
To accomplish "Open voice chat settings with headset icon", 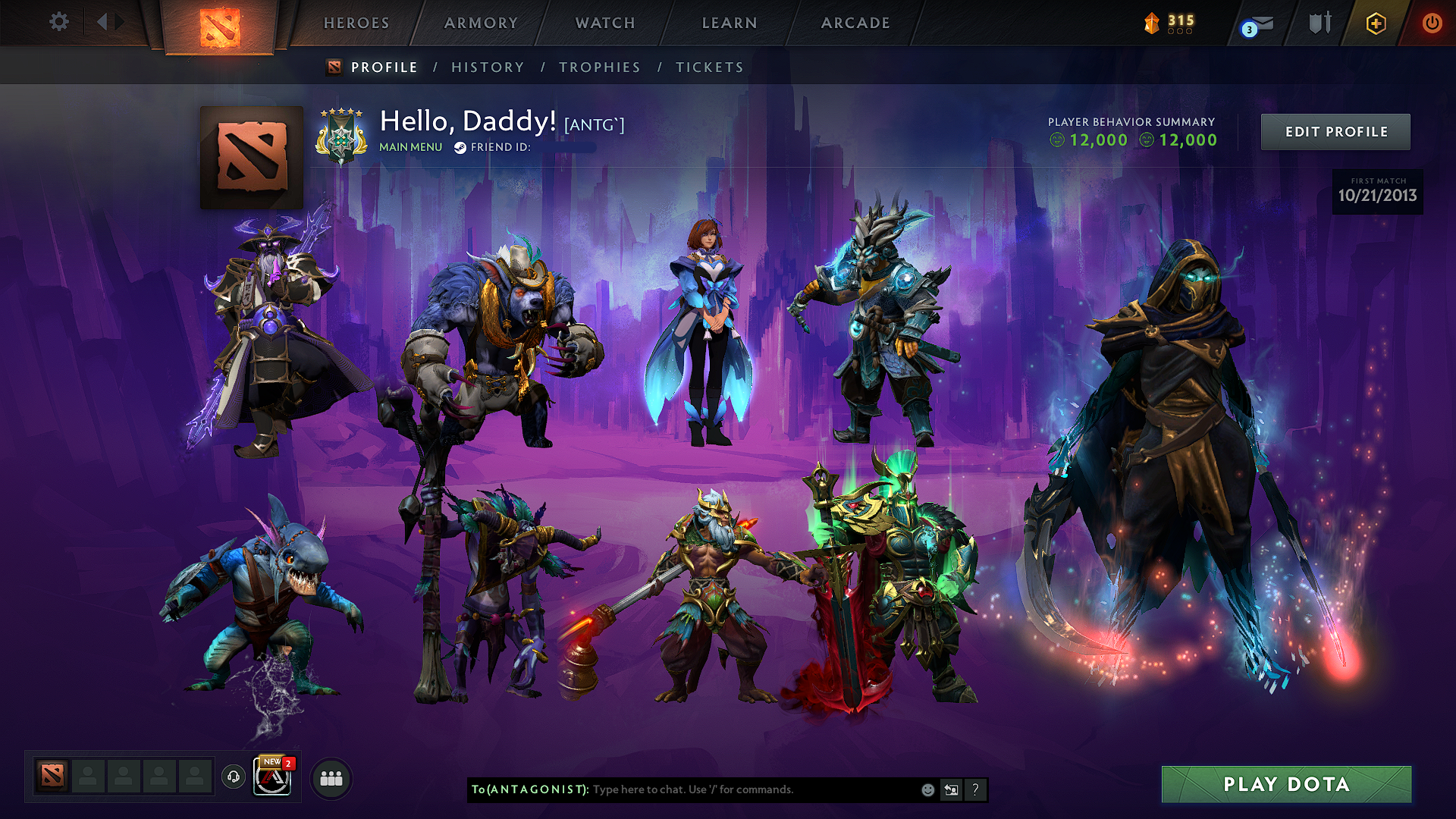I will click(234, 777).
